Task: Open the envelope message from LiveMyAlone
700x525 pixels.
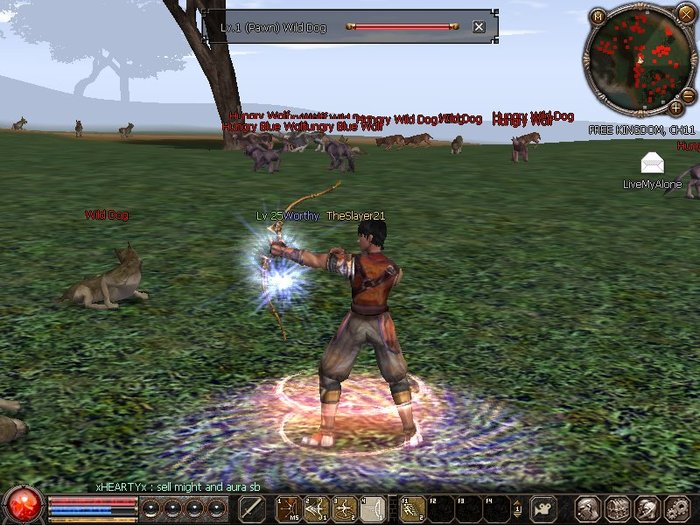Action: click(x=652, y=162)
